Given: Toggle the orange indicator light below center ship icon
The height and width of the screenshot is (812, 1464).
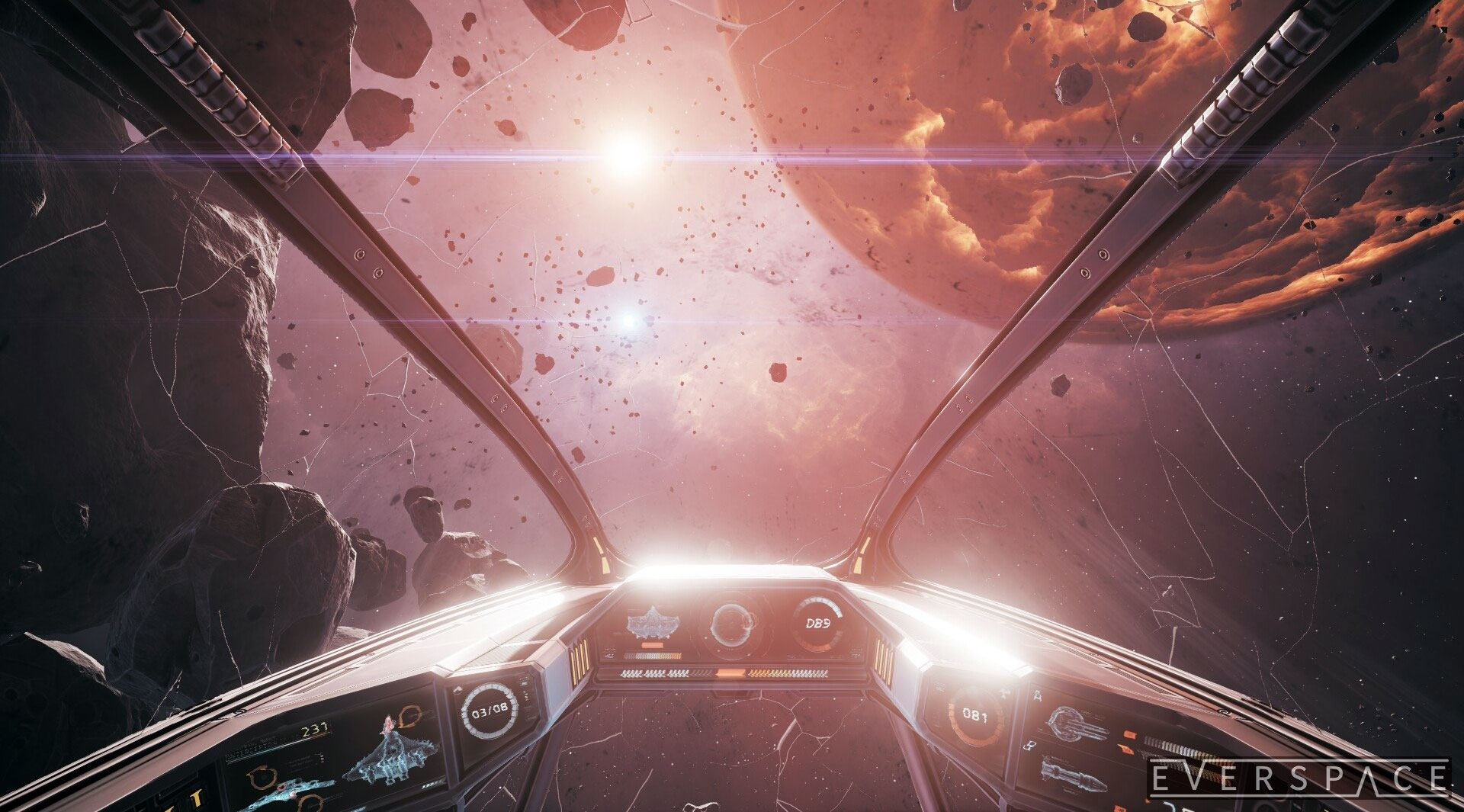Looking at the screenshot, I should [652, 645].
